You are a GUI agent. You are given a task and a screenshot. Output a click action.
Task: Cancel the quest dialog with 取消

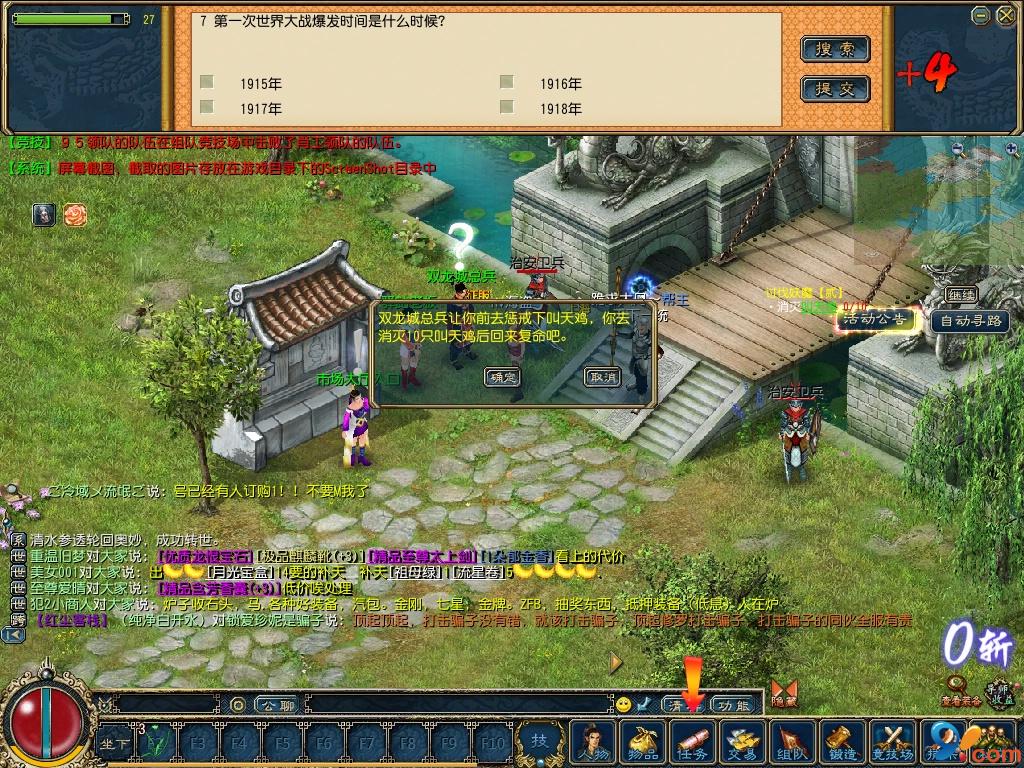coord(603,377)
